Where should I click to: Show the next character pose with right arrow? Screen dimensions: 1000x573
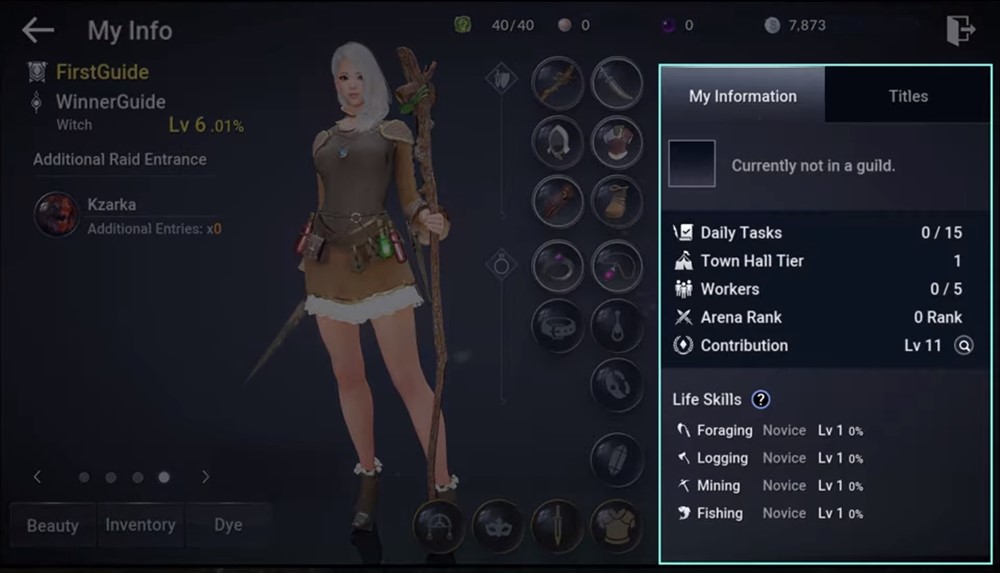pos(205,477)
